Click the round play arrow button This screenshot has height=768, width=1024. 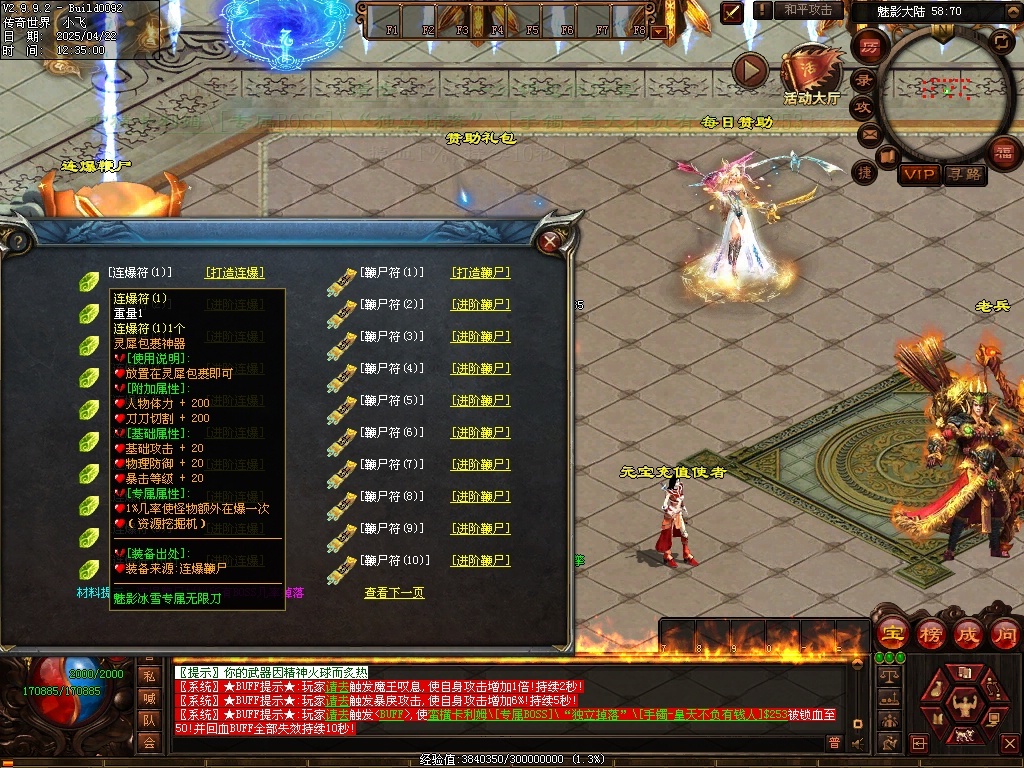(x=750, y=70)
